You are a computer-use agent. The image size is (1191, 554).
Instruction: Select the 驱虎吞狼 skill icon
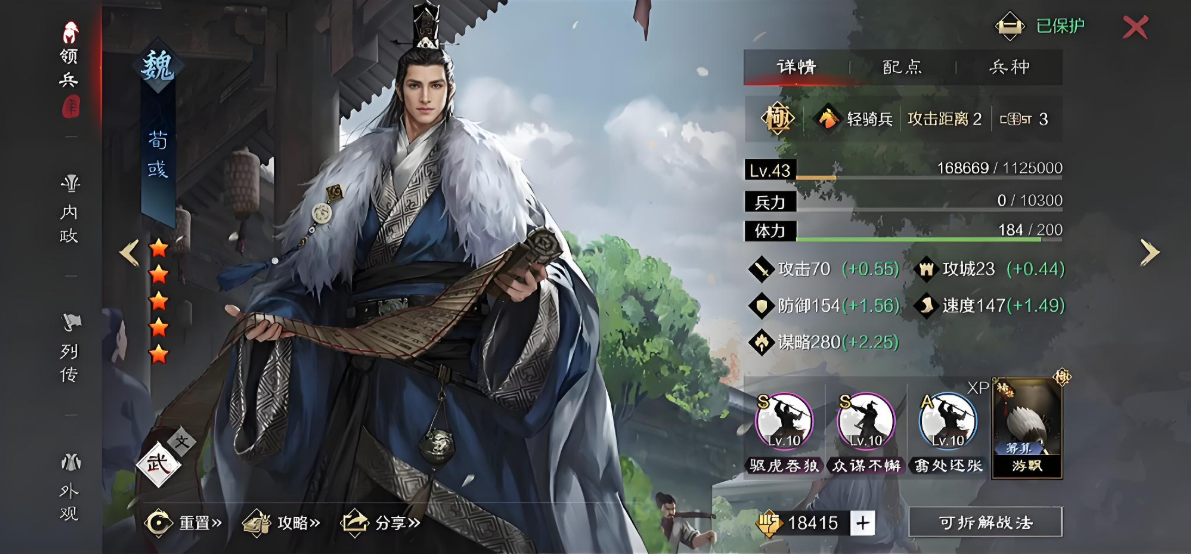point(784,424)
